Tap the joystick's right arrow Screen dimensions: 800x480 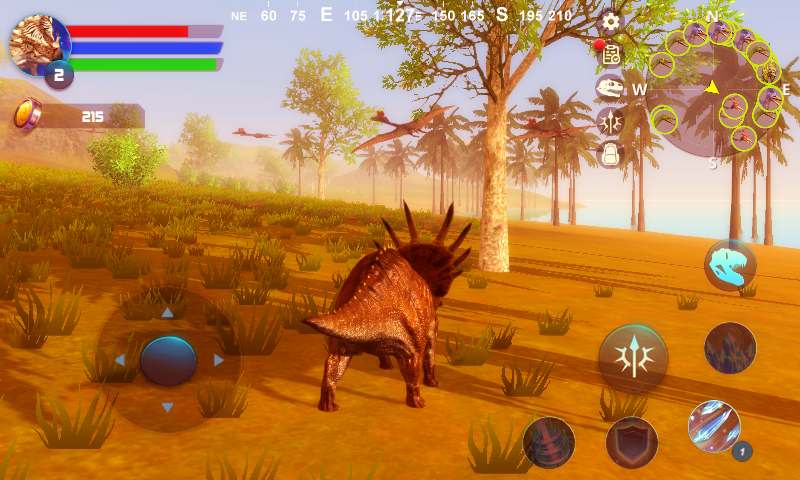(x=219, y=360)
